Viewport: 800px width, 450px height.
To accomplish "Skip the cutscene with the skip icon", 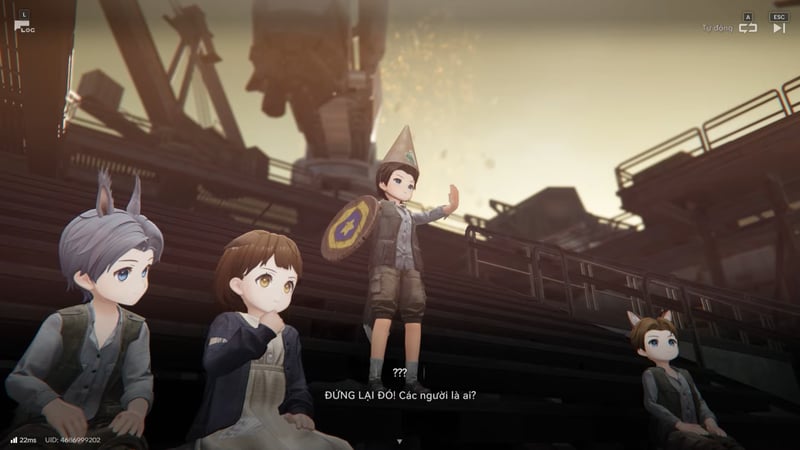I will [779, 28].
